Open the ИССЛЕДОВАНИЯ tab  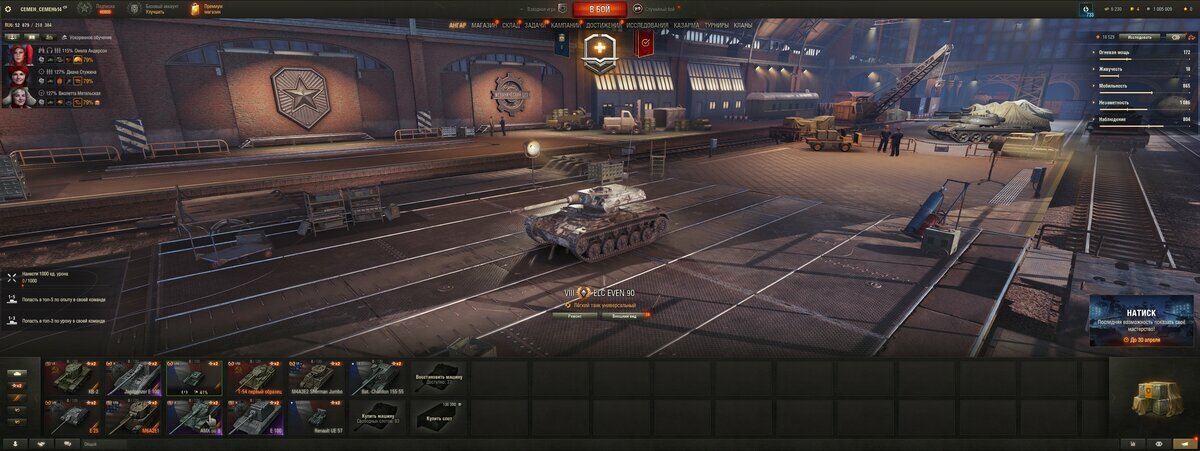(x=649, y=24)
